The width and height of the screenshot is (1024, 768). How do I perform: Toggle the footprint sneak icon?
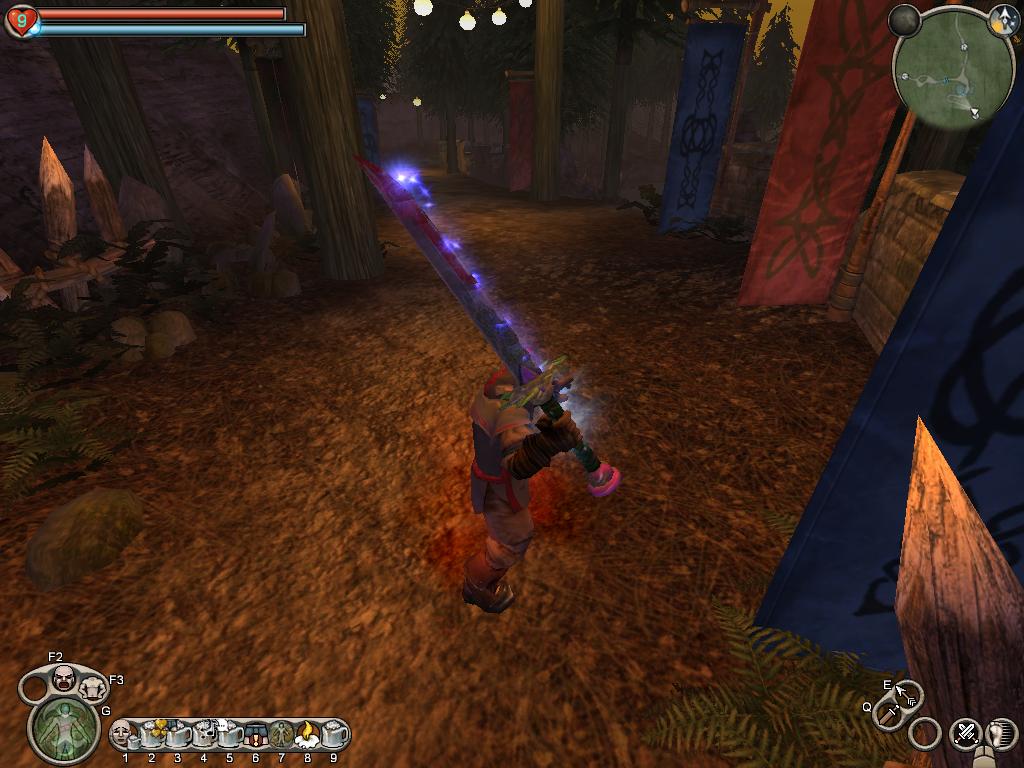click(x=1001, y=733)
